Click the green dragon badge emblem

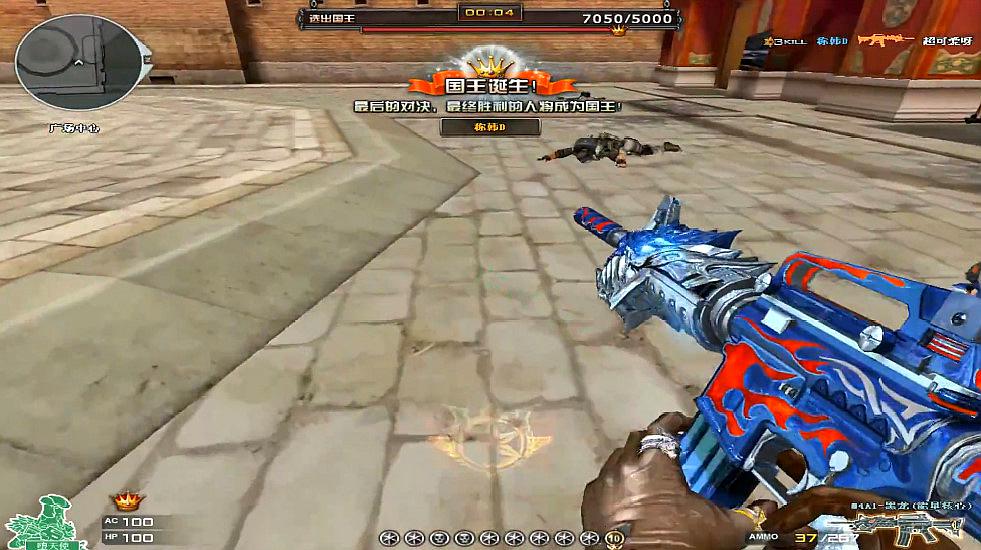tap(38, 519)
